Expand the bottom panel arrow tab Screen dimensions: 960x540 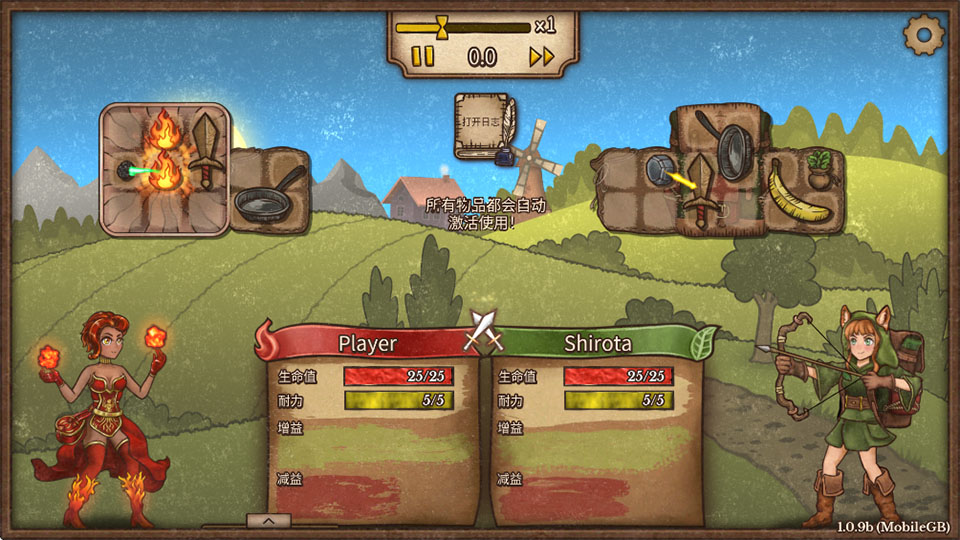click(269, 520)
